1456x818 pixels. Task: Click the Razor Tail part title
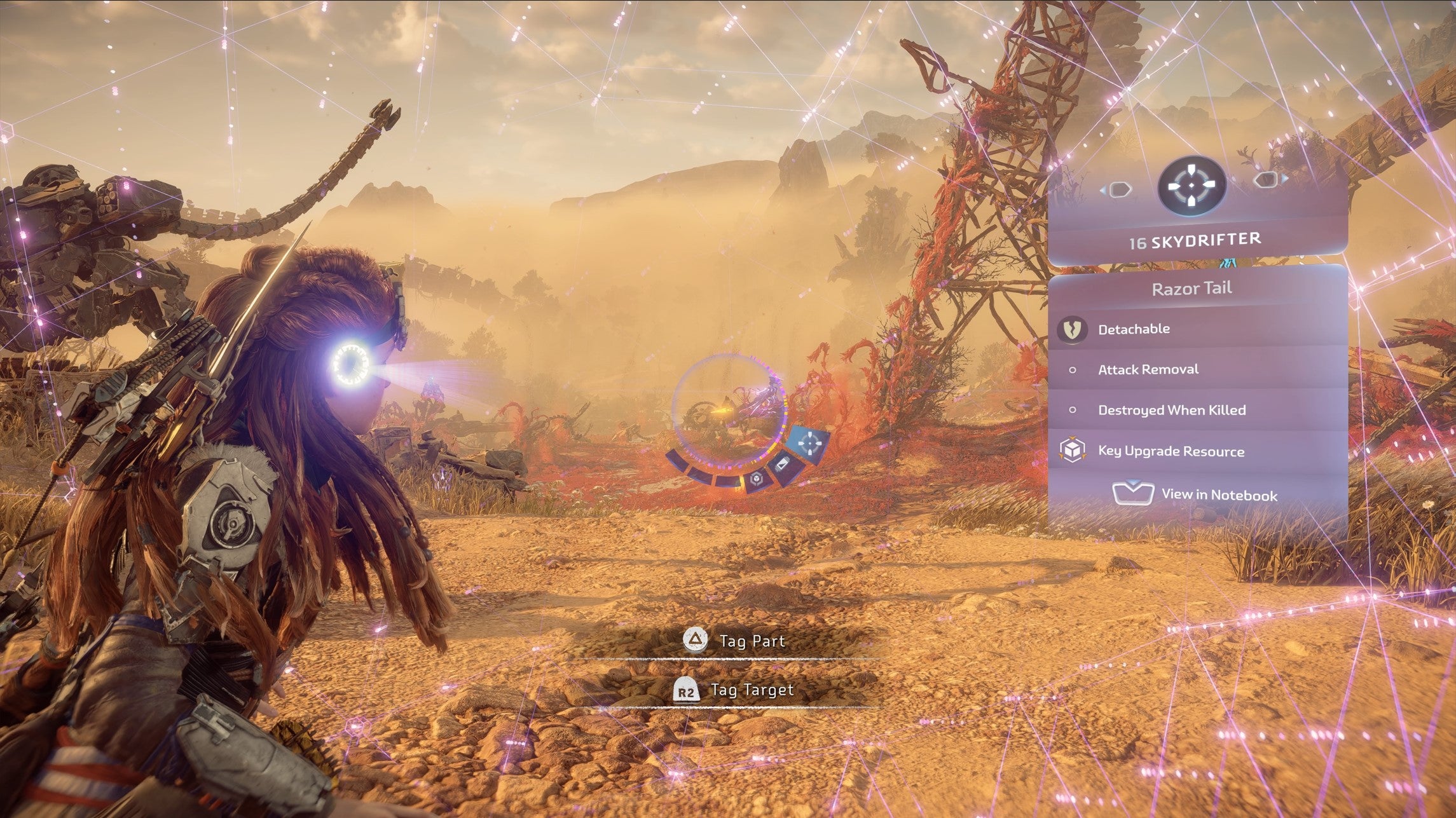click(x=1192, y=289)
